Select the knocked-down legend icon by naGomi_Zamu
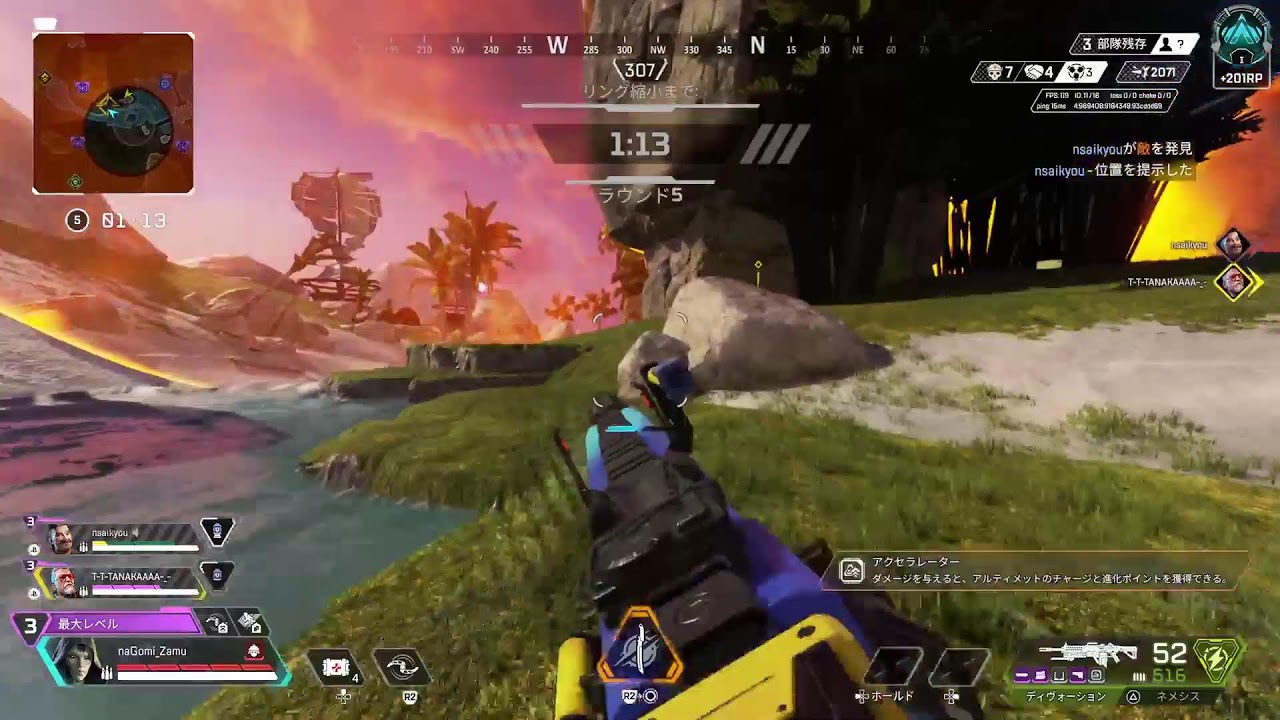 255,652
